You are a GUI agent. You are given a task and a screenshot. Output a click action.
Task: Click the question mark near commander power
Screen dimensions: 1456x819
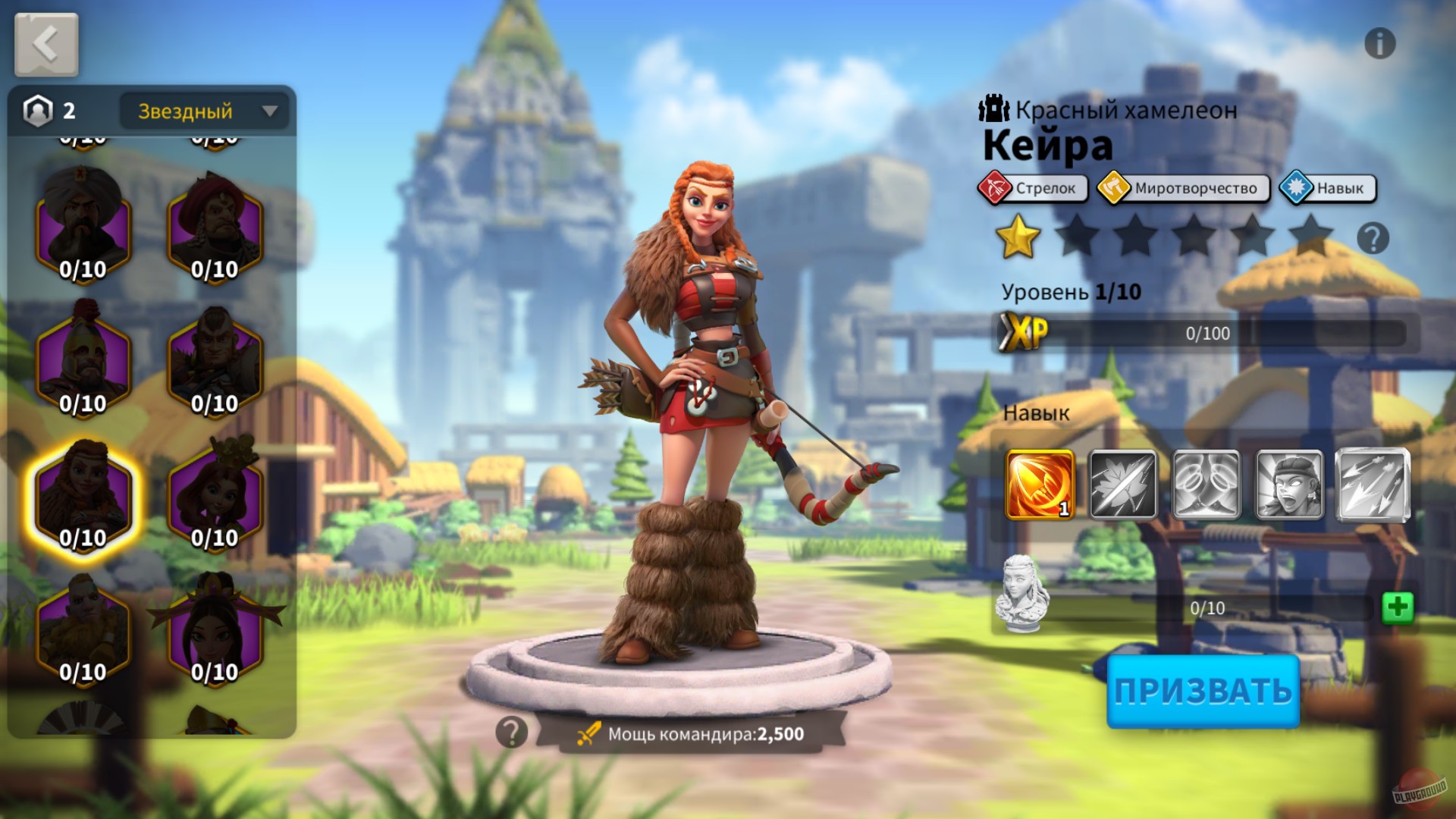(513, 732)
